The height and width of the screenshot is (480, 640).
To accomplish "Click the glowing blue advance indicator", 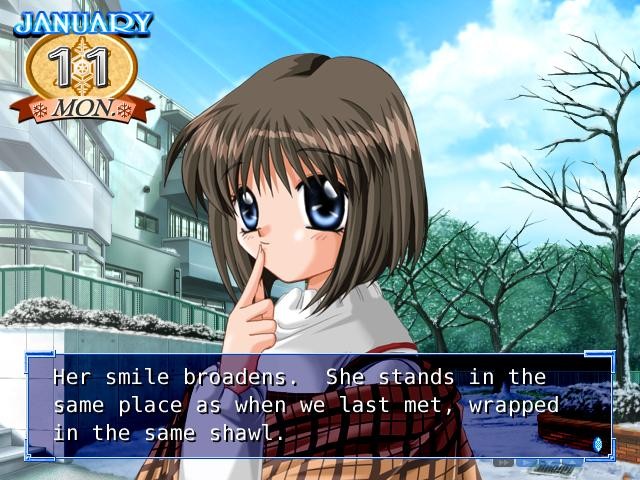I will (598, 443).
